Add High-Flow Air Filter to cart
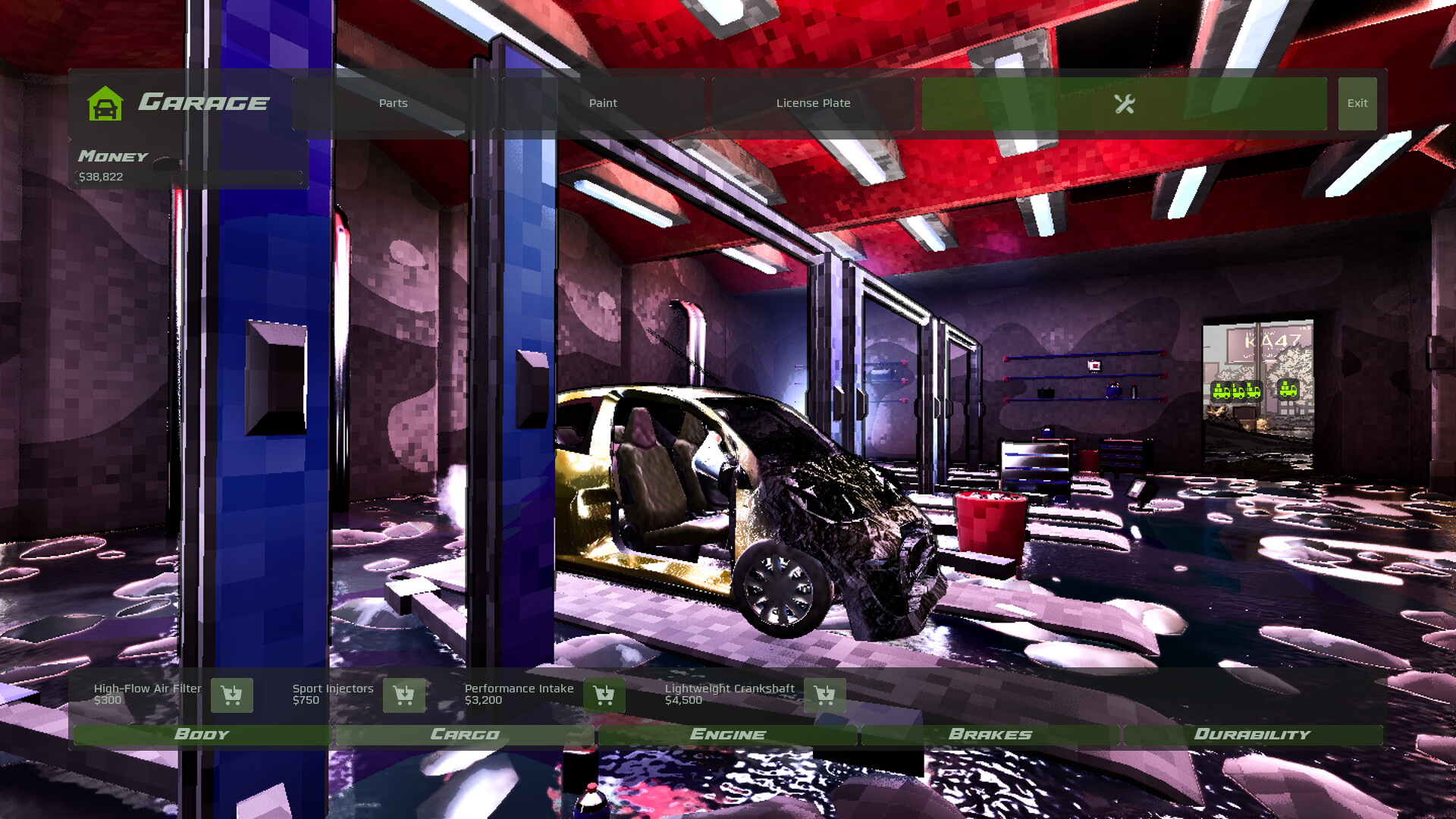This screenshot has height=819, width=1456. point(232,695)
